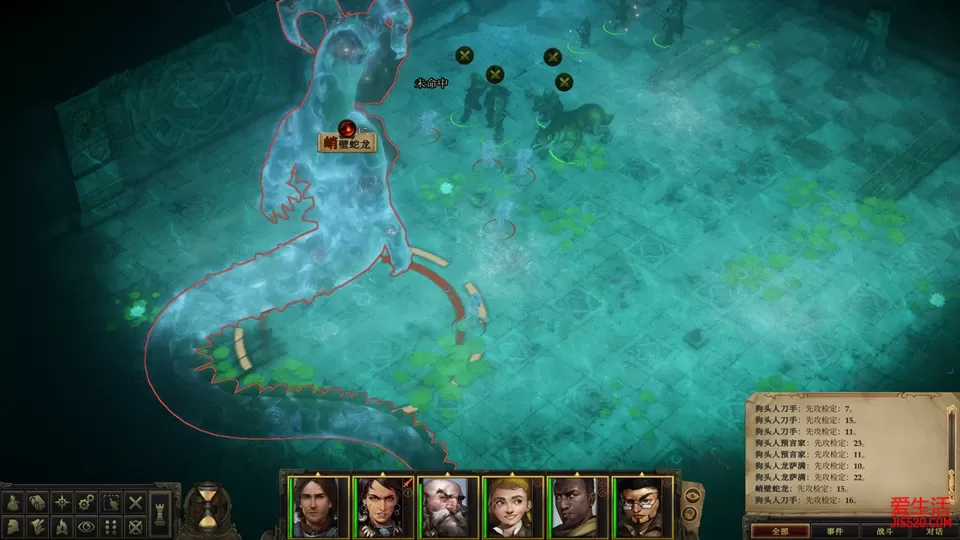
Task: Select the bespectacled man's portrait
Action: click(x=642, y=507)
